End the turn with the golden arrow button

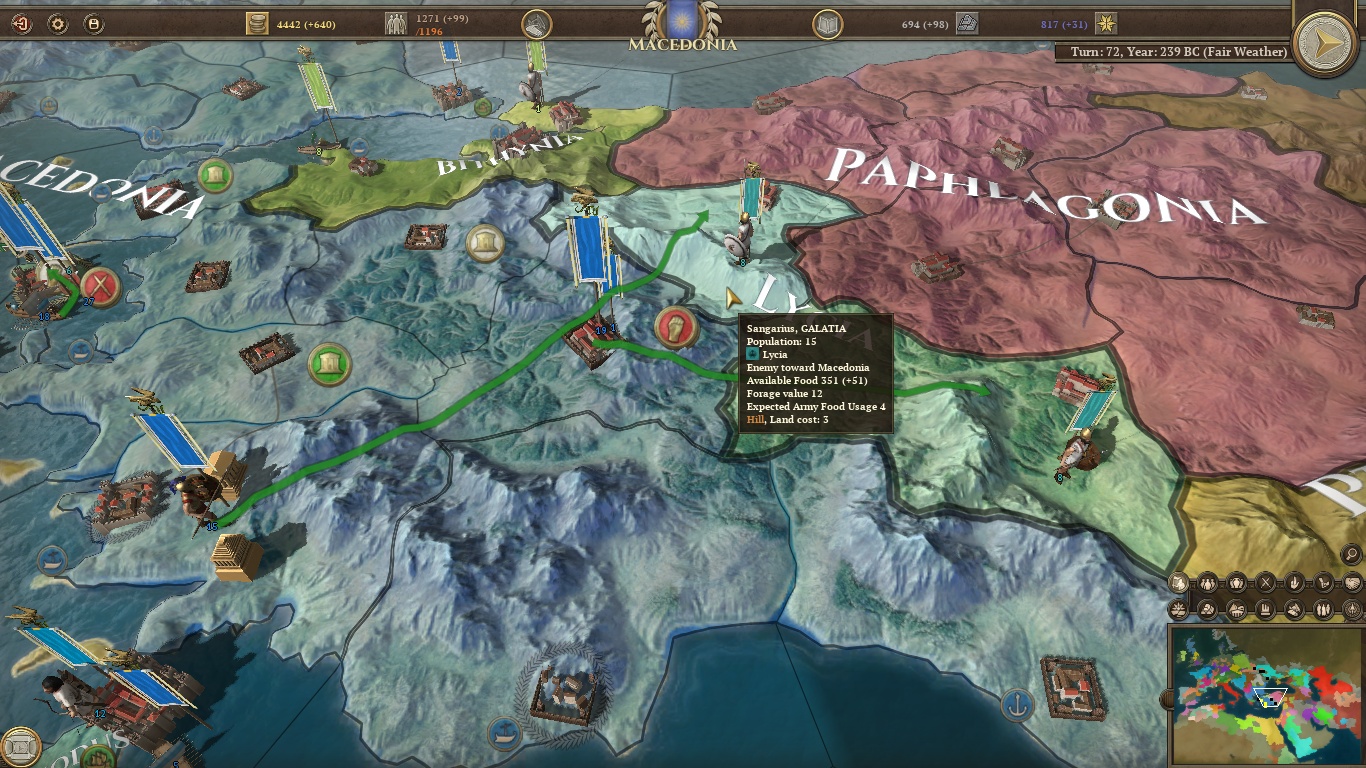click(1324, 42)
